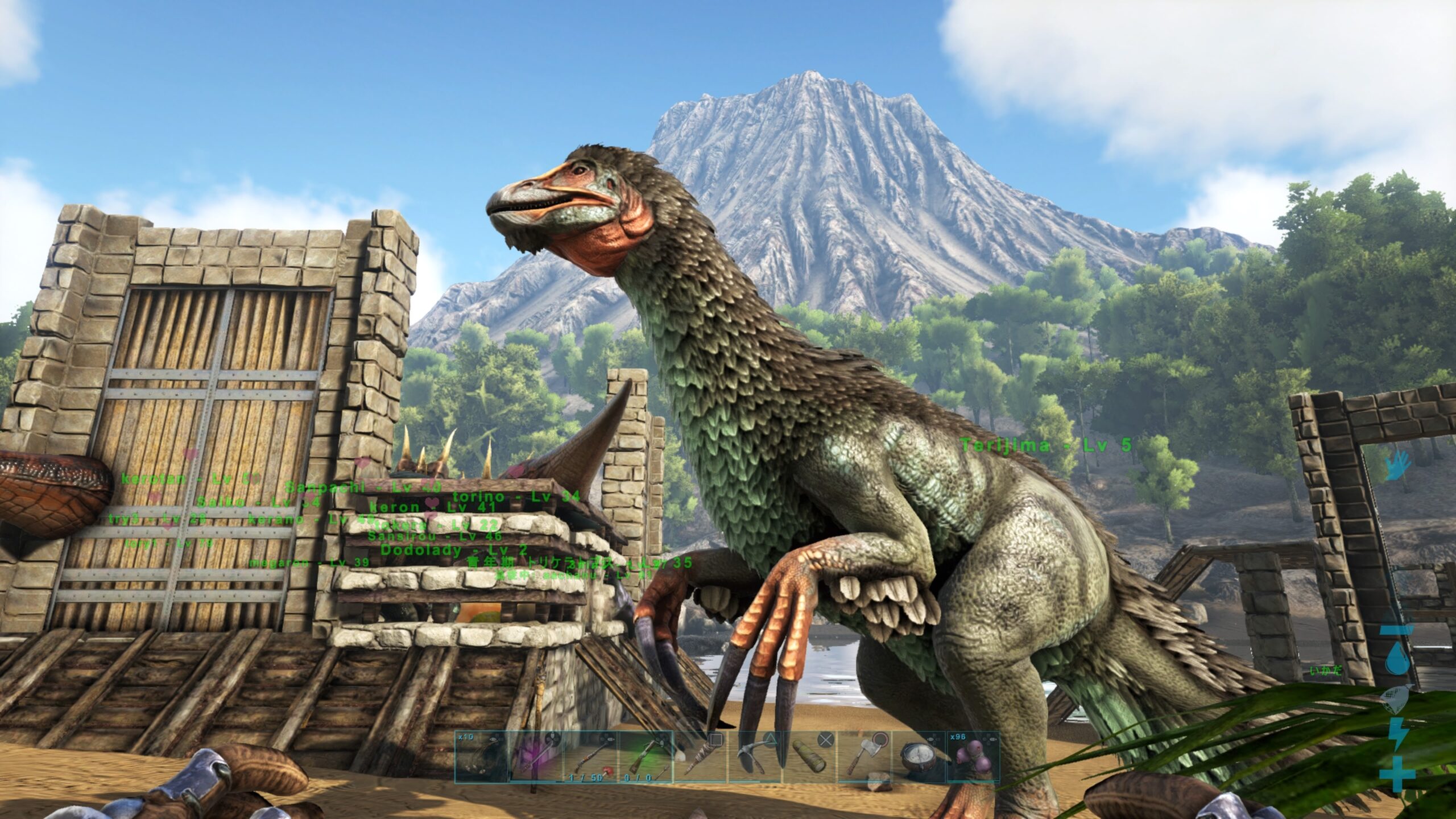Viewport: 1456px width, 819px height.
Task: Use the purple berries stack of 96
Action: (x=973, y=756)
